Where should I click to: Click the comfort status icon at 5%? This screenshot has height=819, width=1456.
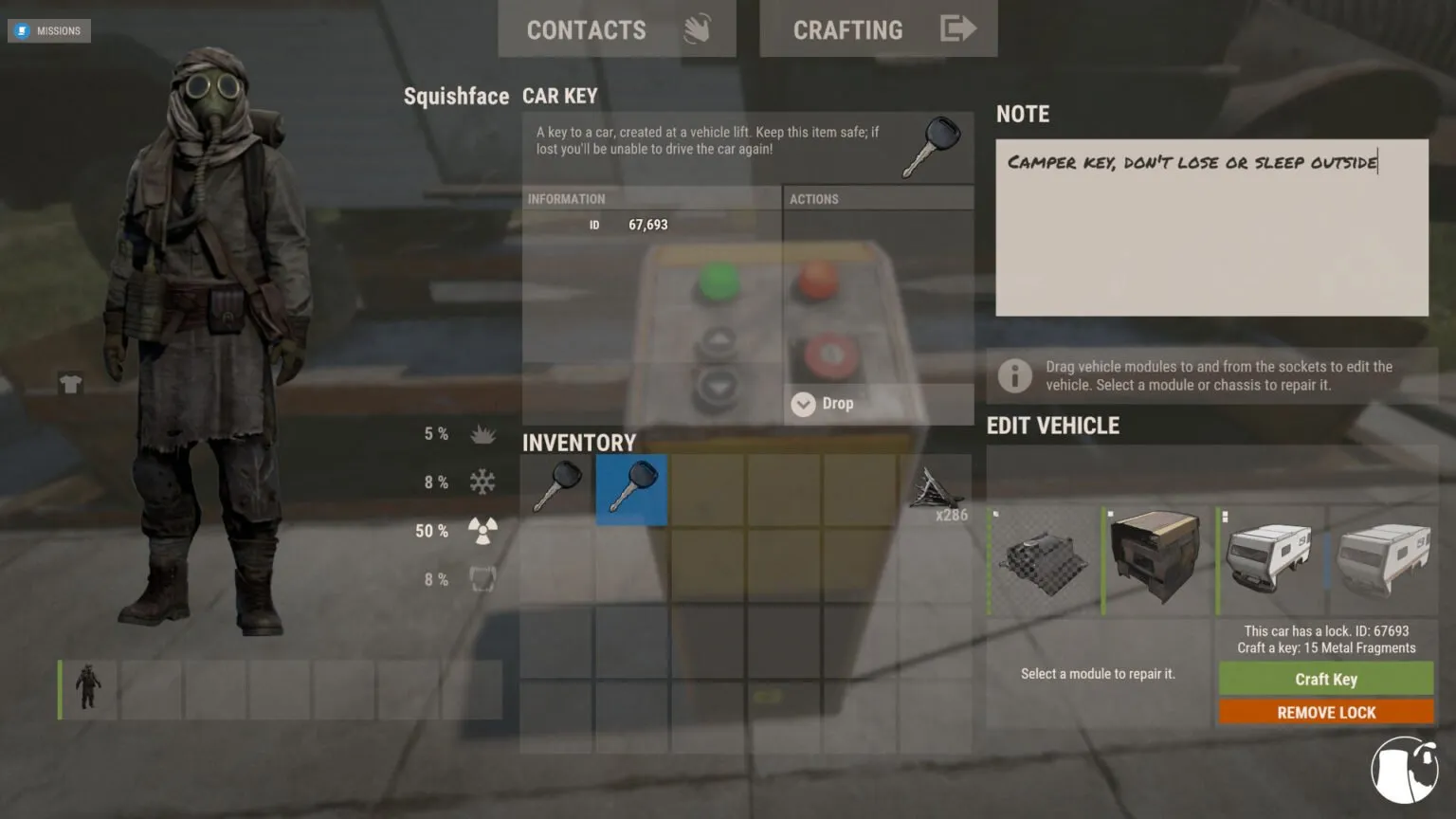point(482,433)
